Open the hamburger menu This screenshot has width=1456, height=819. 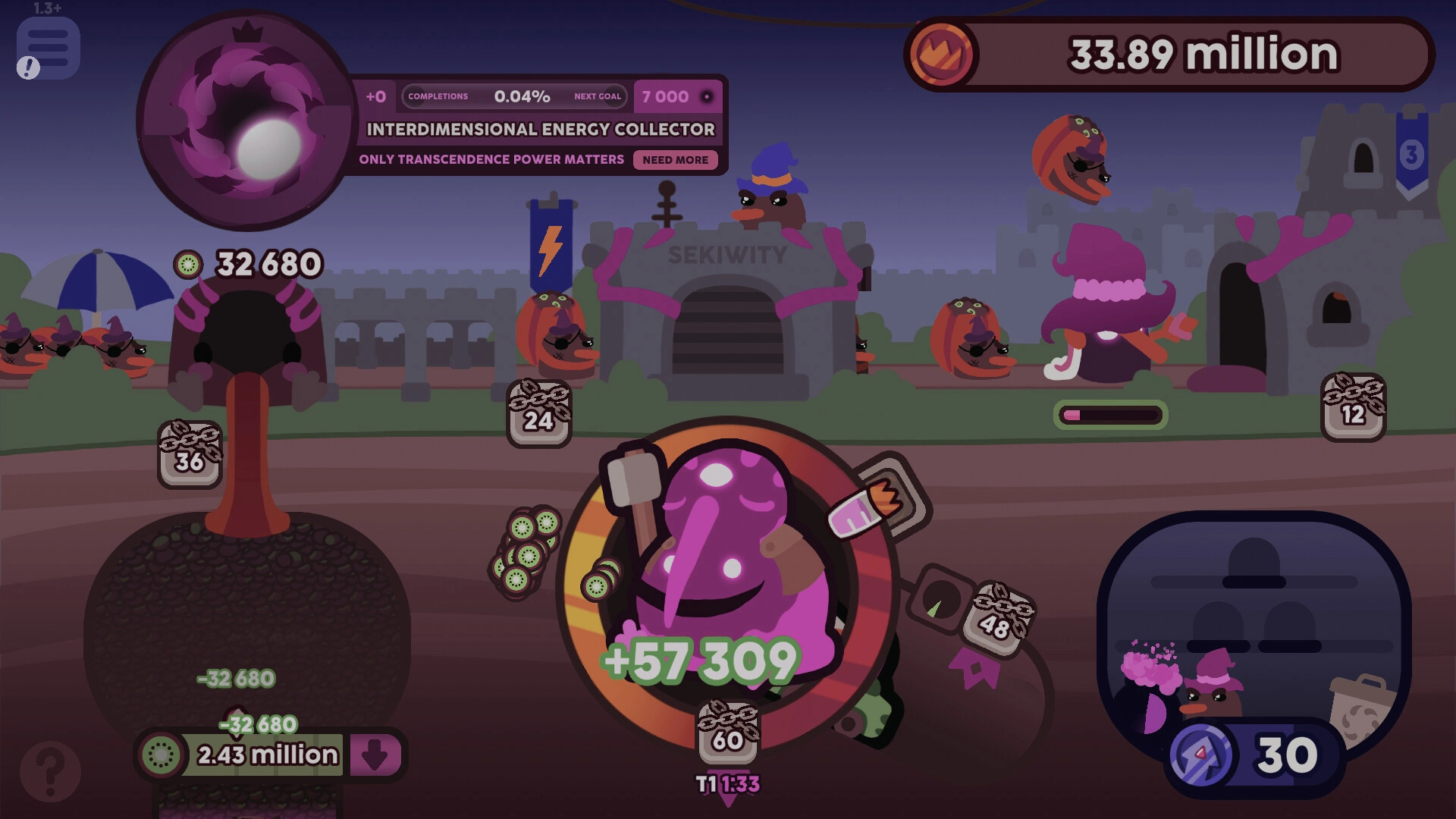coord(48,48)
